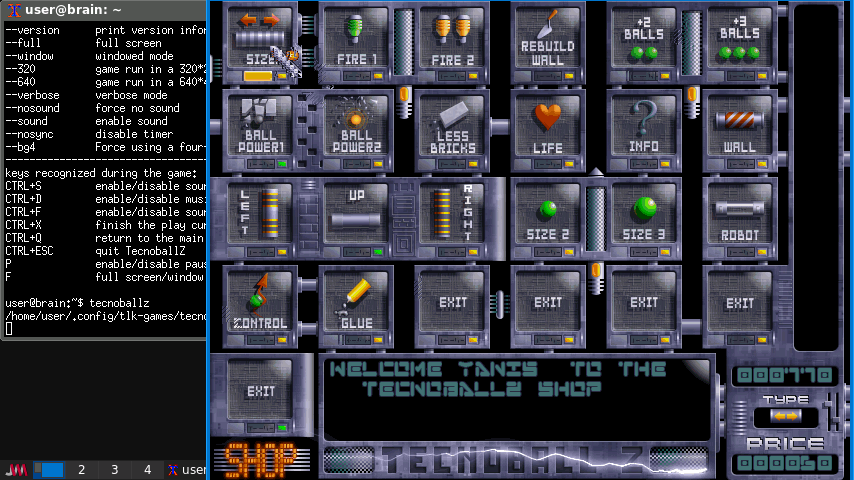Buy an extra Life
The height and width of the screenshot is (480, 854).
[548, 128]
